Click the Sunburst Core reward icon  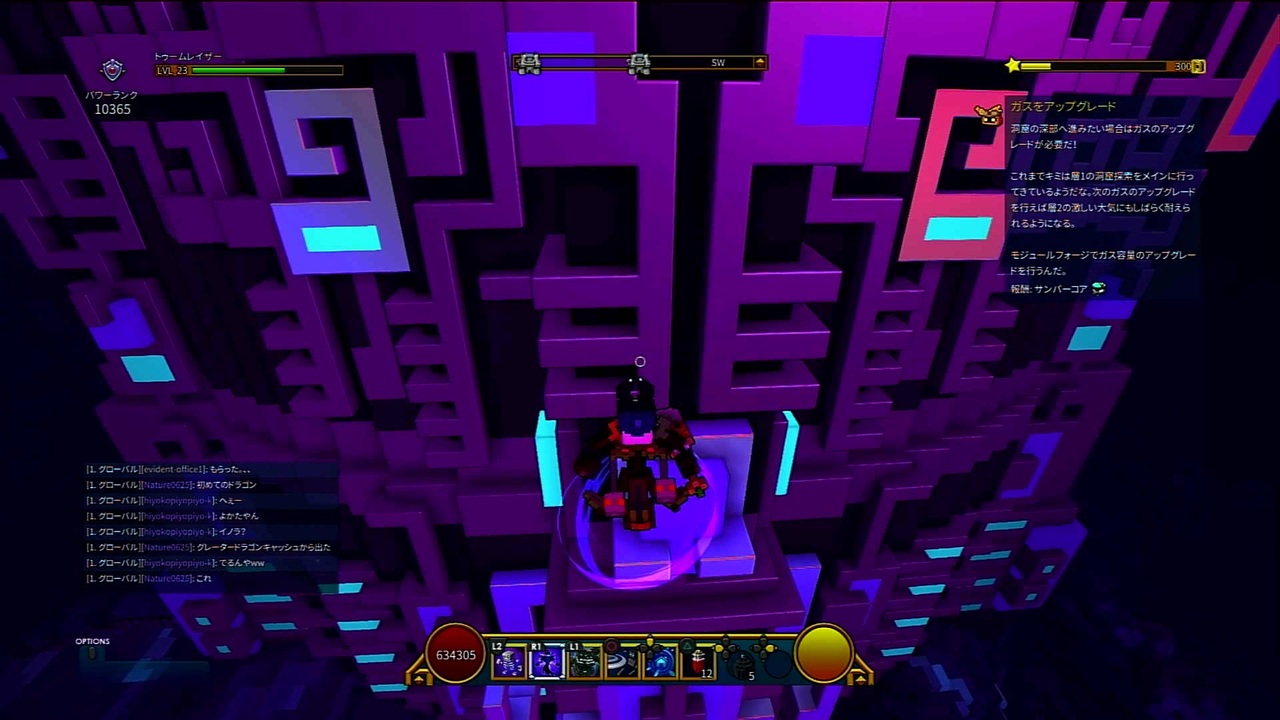pos(1097,289)
